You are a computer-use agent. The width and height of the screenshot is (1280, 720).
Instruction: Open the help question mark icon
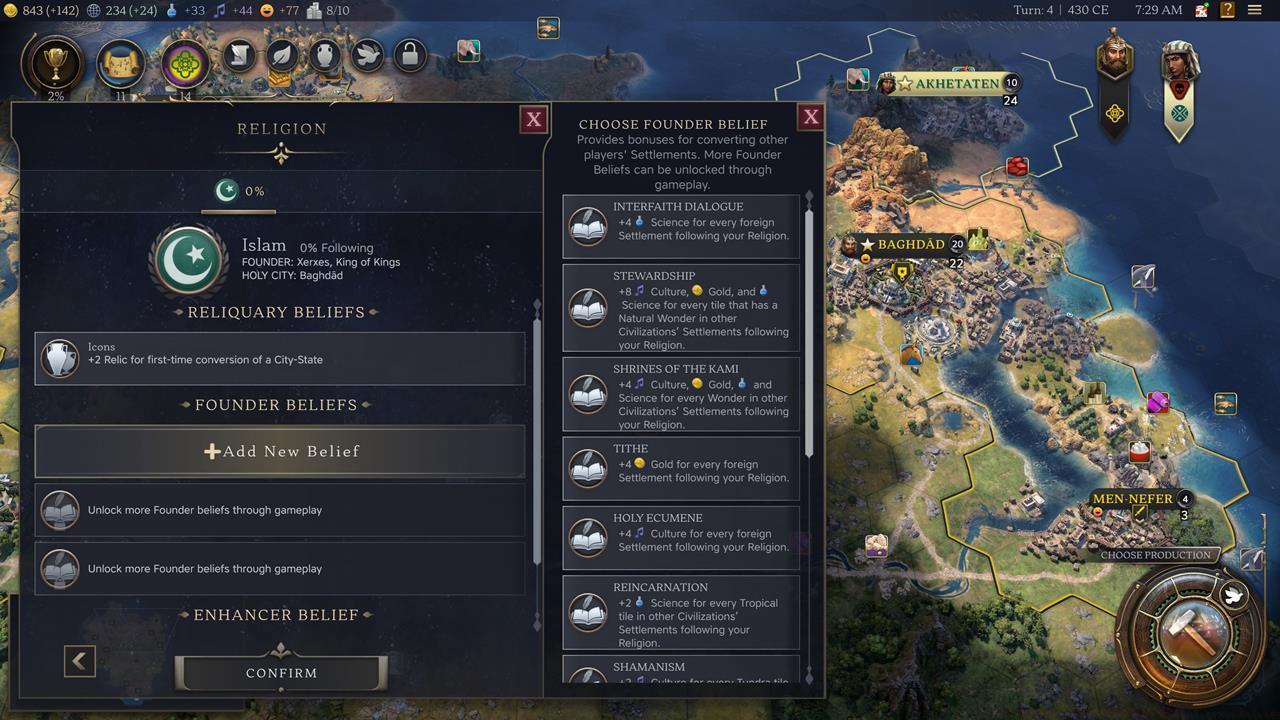pos(1227,10)
